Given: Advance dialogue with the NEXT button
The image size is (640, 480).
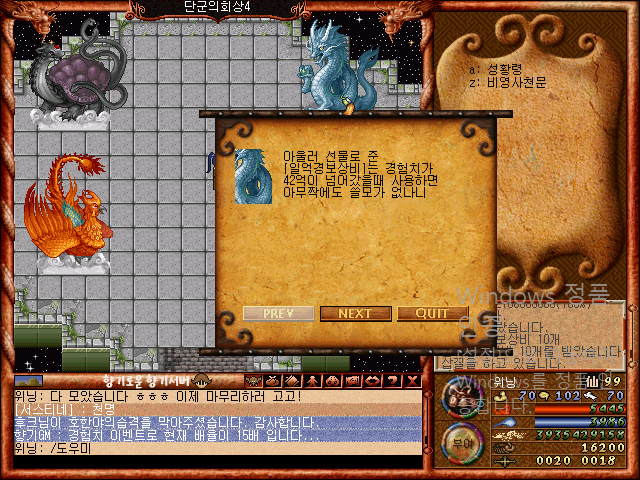Looking at the screenshot, I should point(355,313).
